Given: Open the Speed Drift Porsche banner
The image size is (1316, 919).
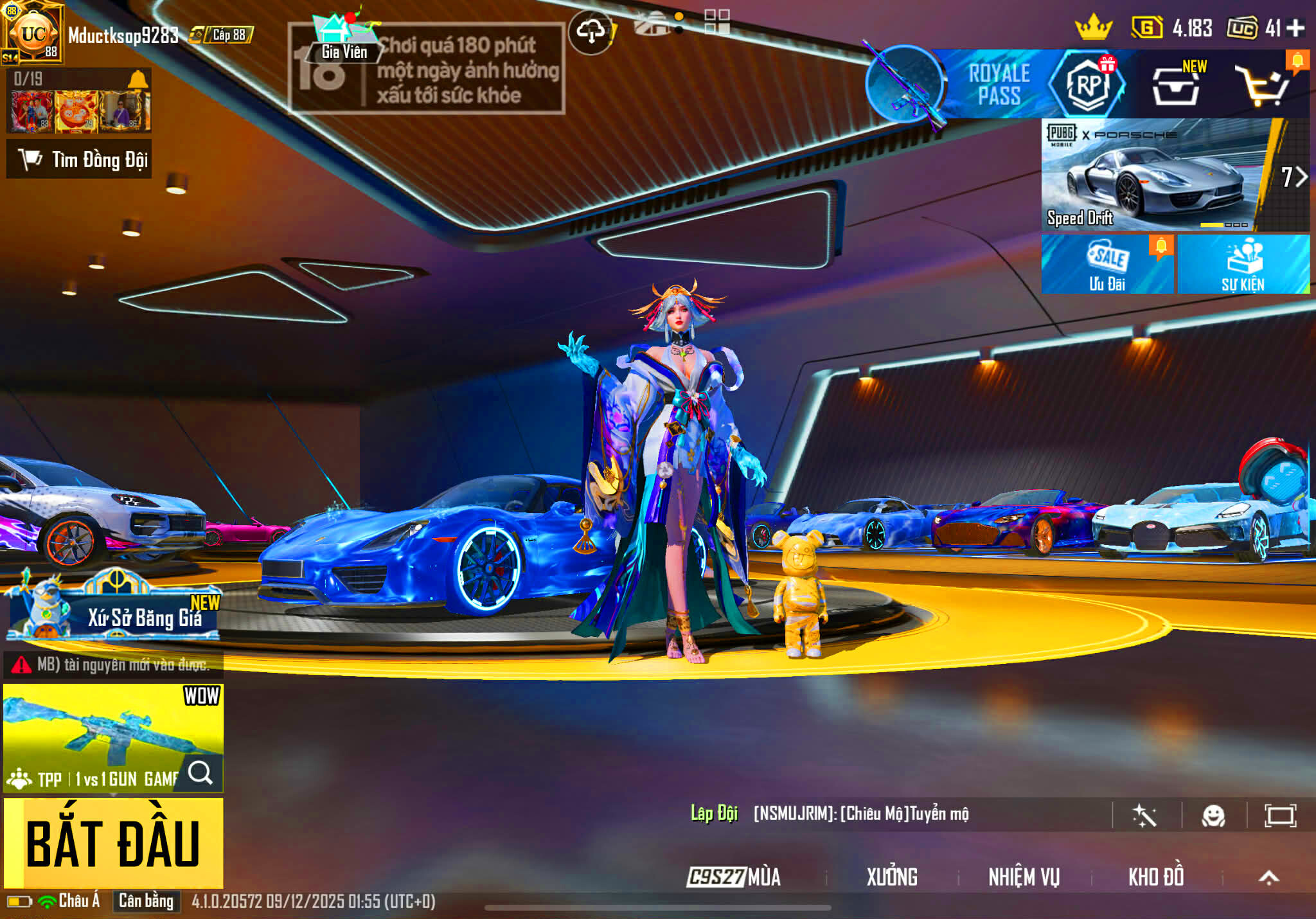Looking at the screenshot, I should pos(1157,175).
